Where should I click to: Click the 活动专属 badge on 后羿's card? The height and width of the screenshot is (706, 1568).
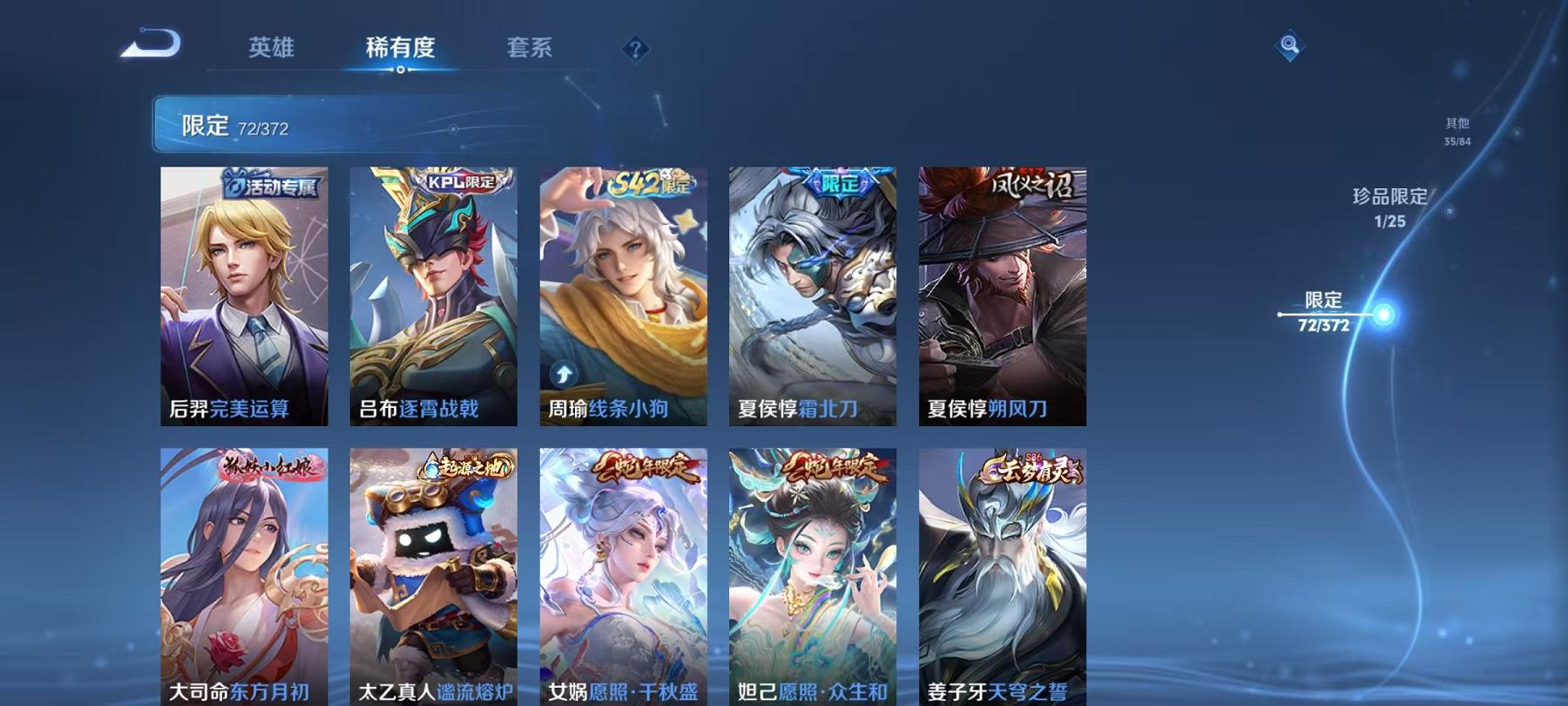click(274, 183)
